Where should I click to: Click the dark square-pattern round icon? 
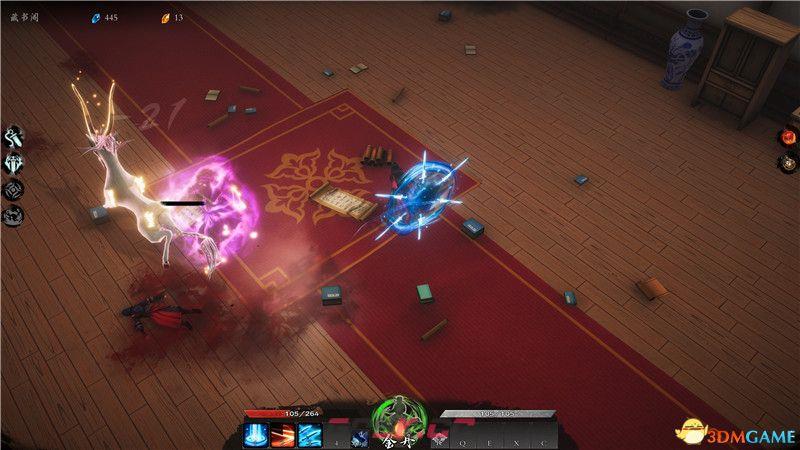click(x=15, y=190)
